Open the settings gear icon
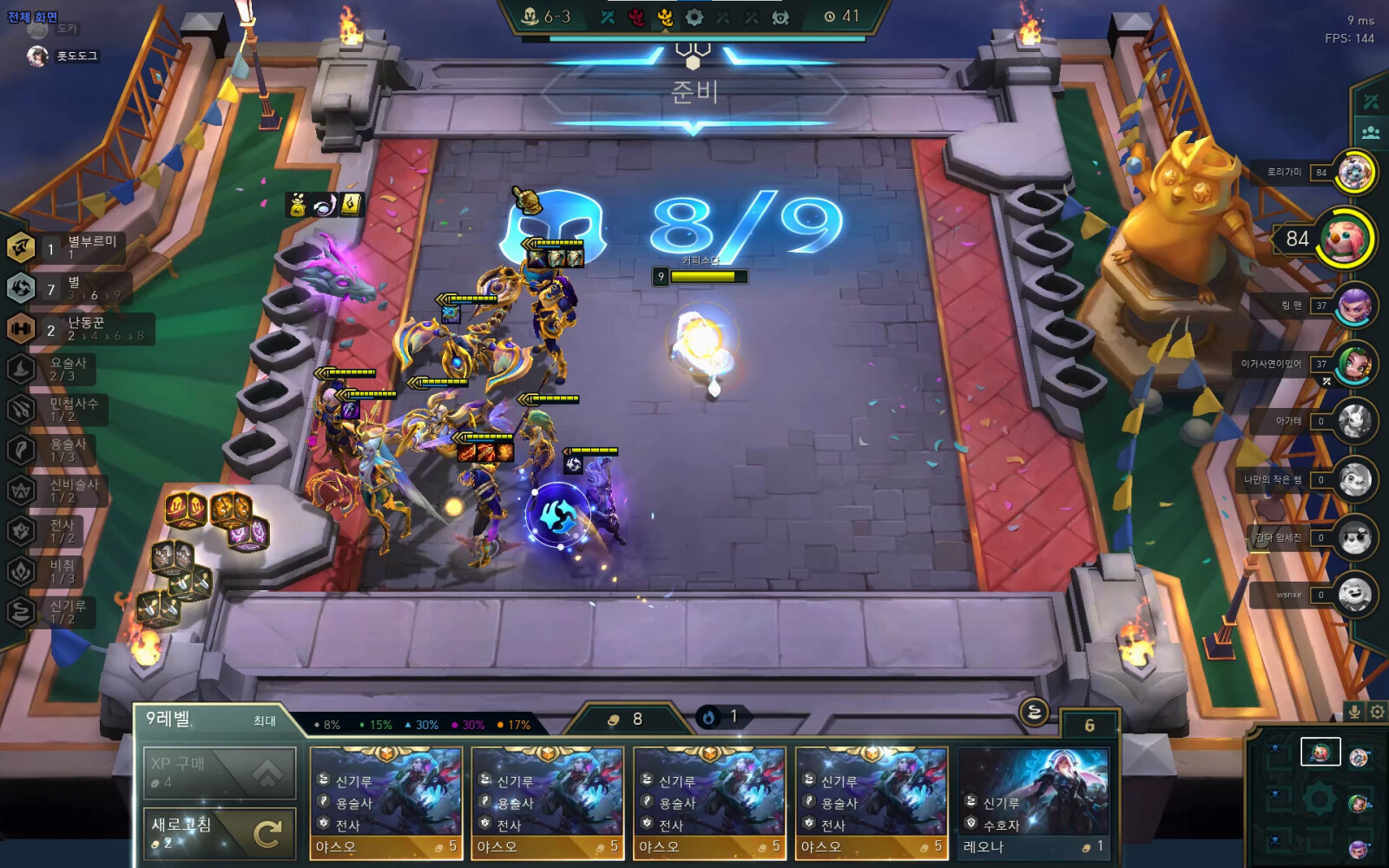 pos(1377,712)
